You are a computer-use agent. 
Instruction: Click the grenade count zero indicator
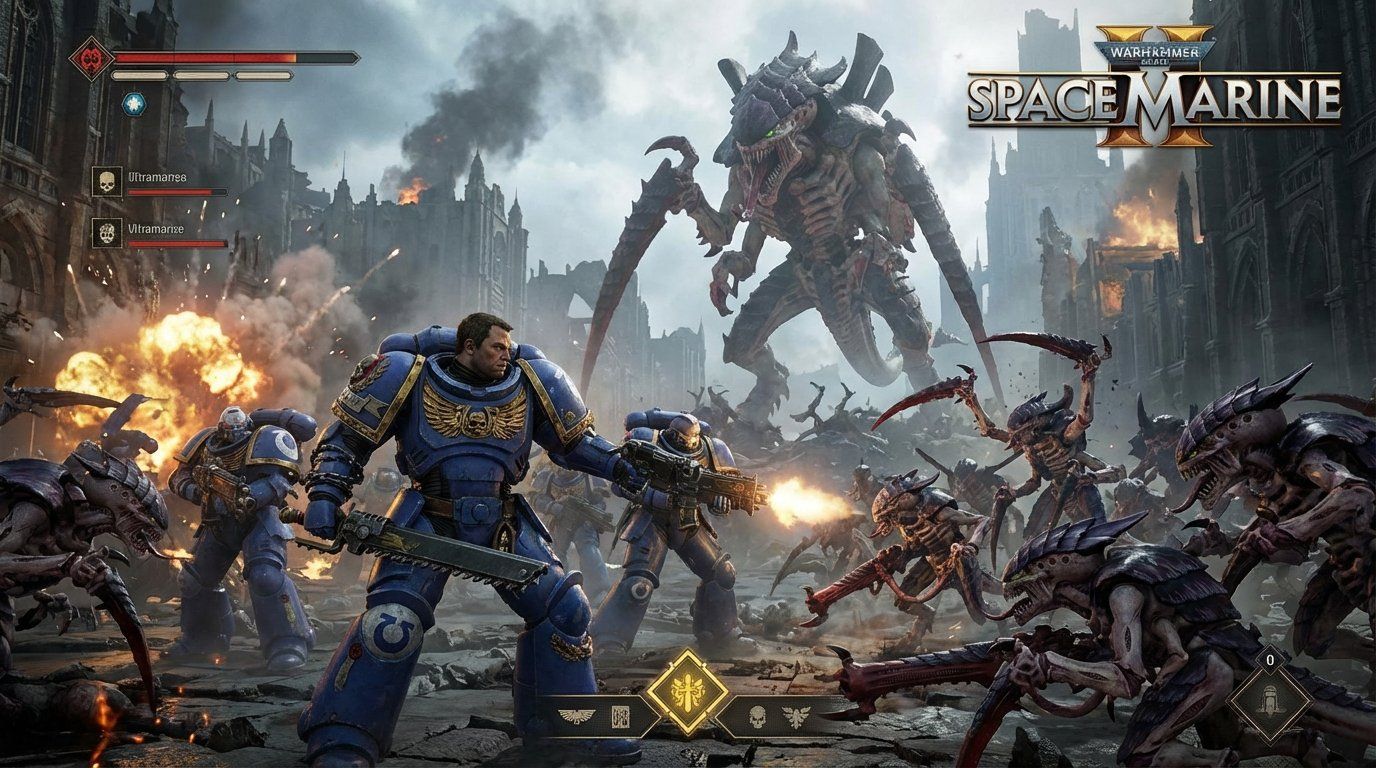(1271, 660)
